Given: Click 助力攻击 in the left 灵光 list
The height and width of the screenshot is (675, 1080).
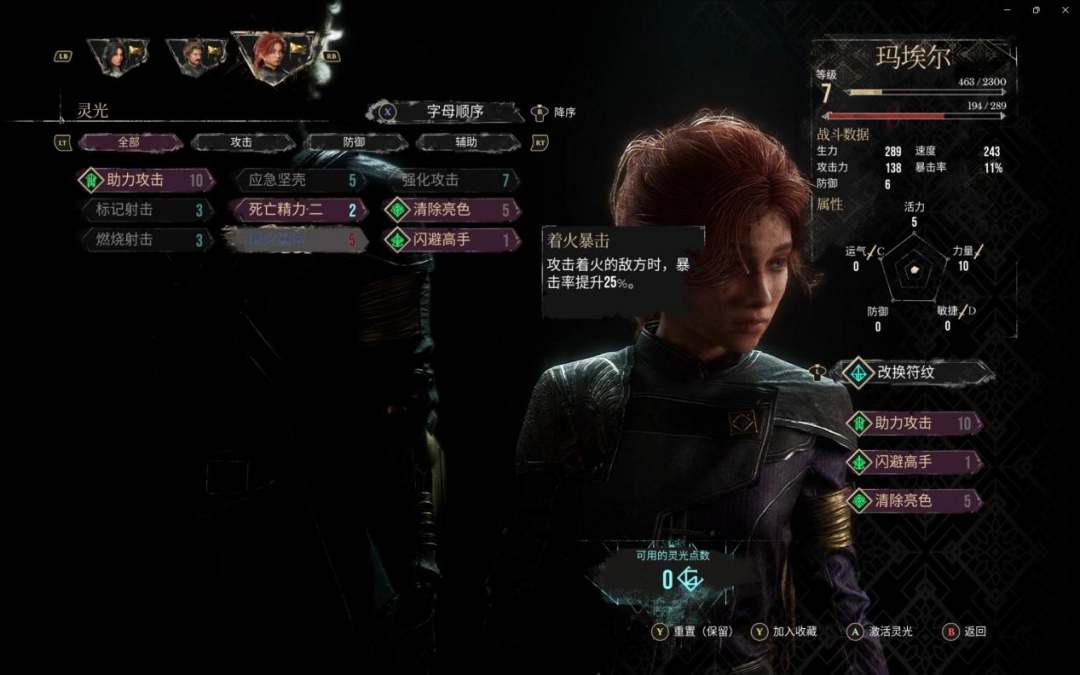Looking at the screenshot, I should click(x=145, y=181).
